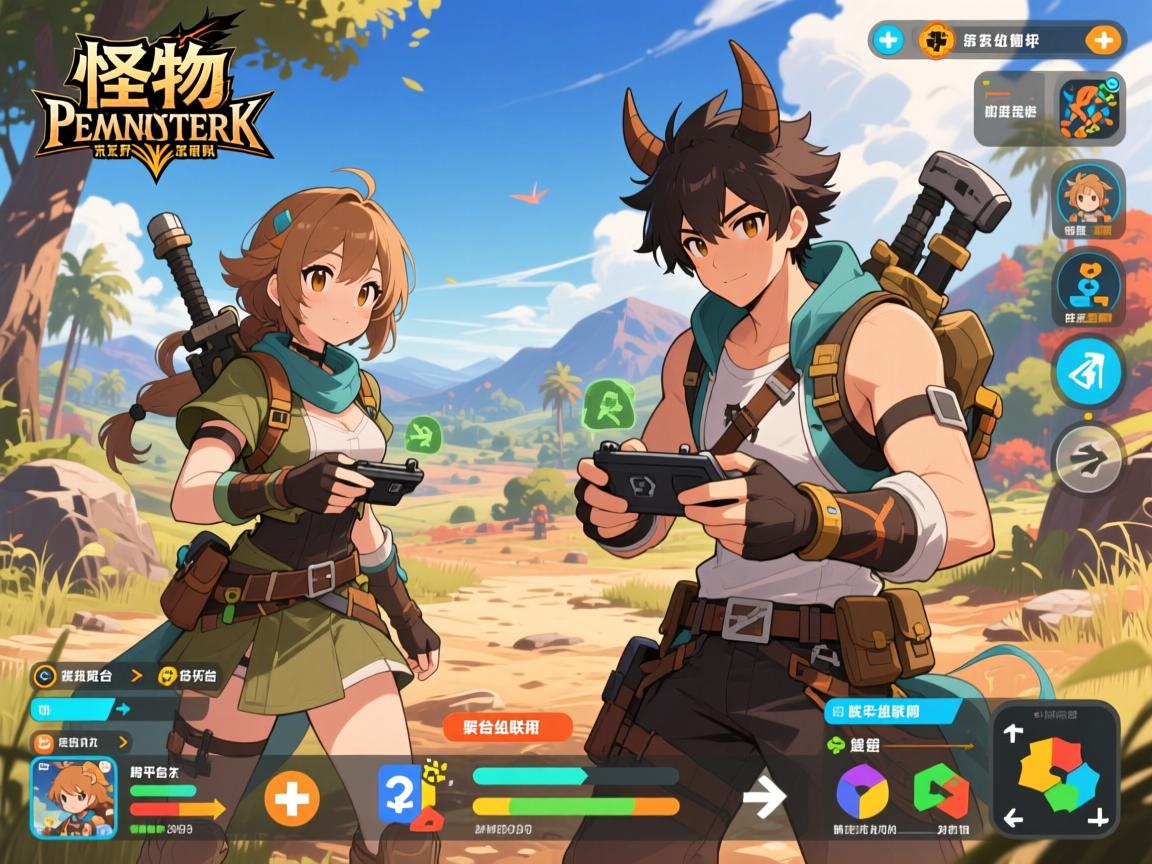The height and width of the screenshot is (864, 1152).
Task: Select the girl avatar portrait at bottom left
Action: [x=73, y=797]
